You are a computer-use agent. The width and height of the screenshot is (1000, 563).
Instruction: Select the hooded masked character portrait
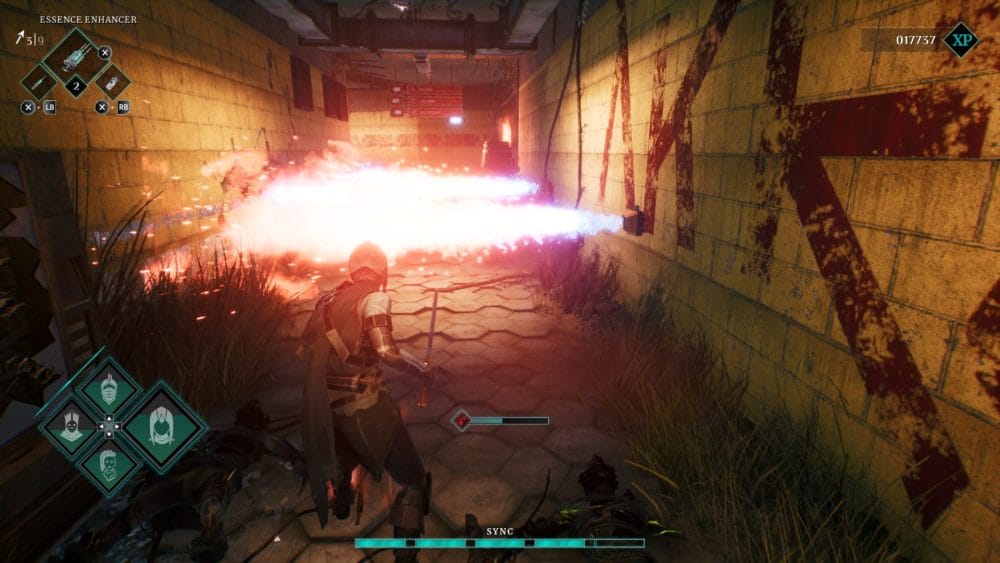click(70, 427)
